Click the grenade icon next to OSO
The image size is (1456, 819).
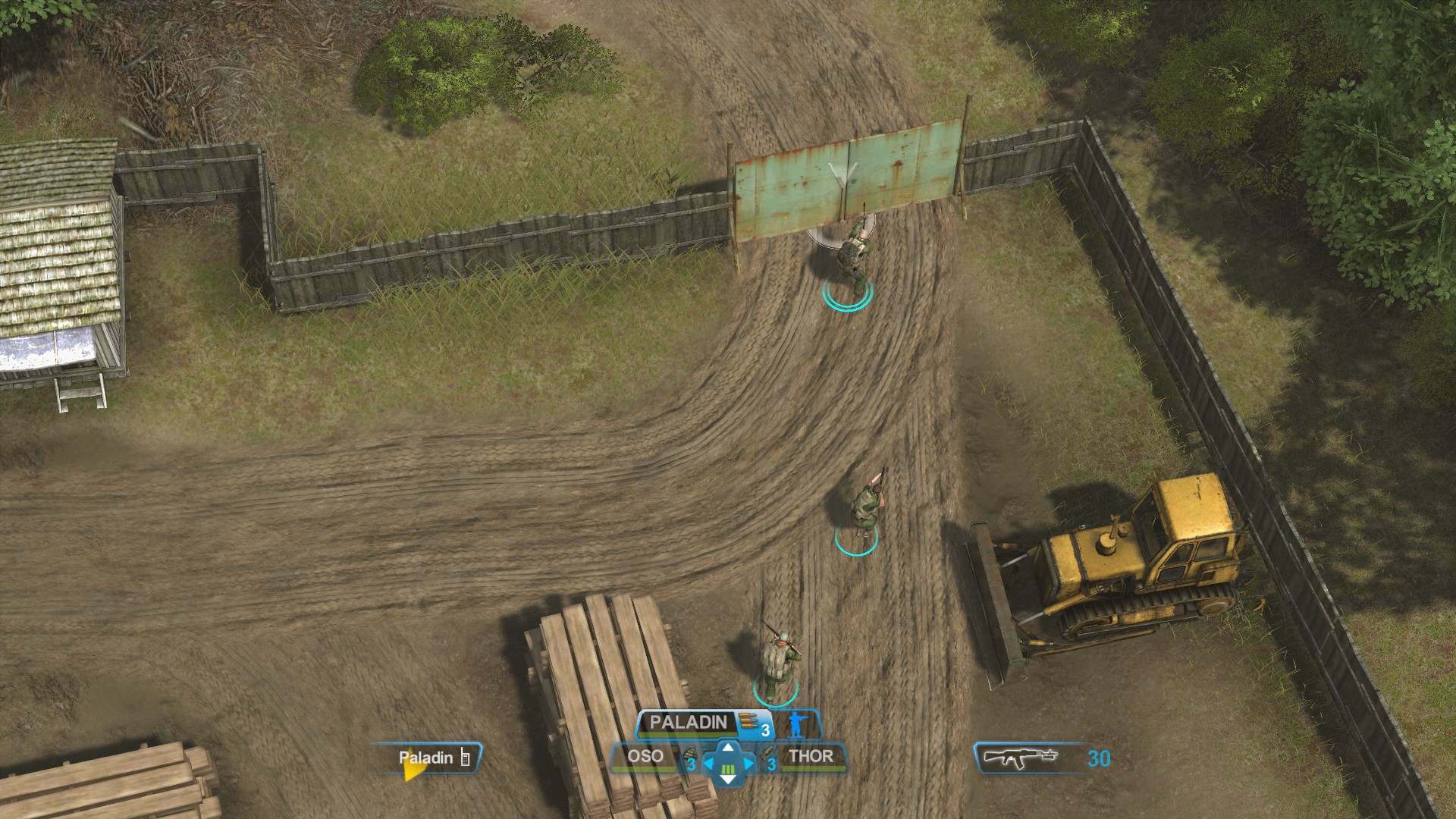point(689,755)
